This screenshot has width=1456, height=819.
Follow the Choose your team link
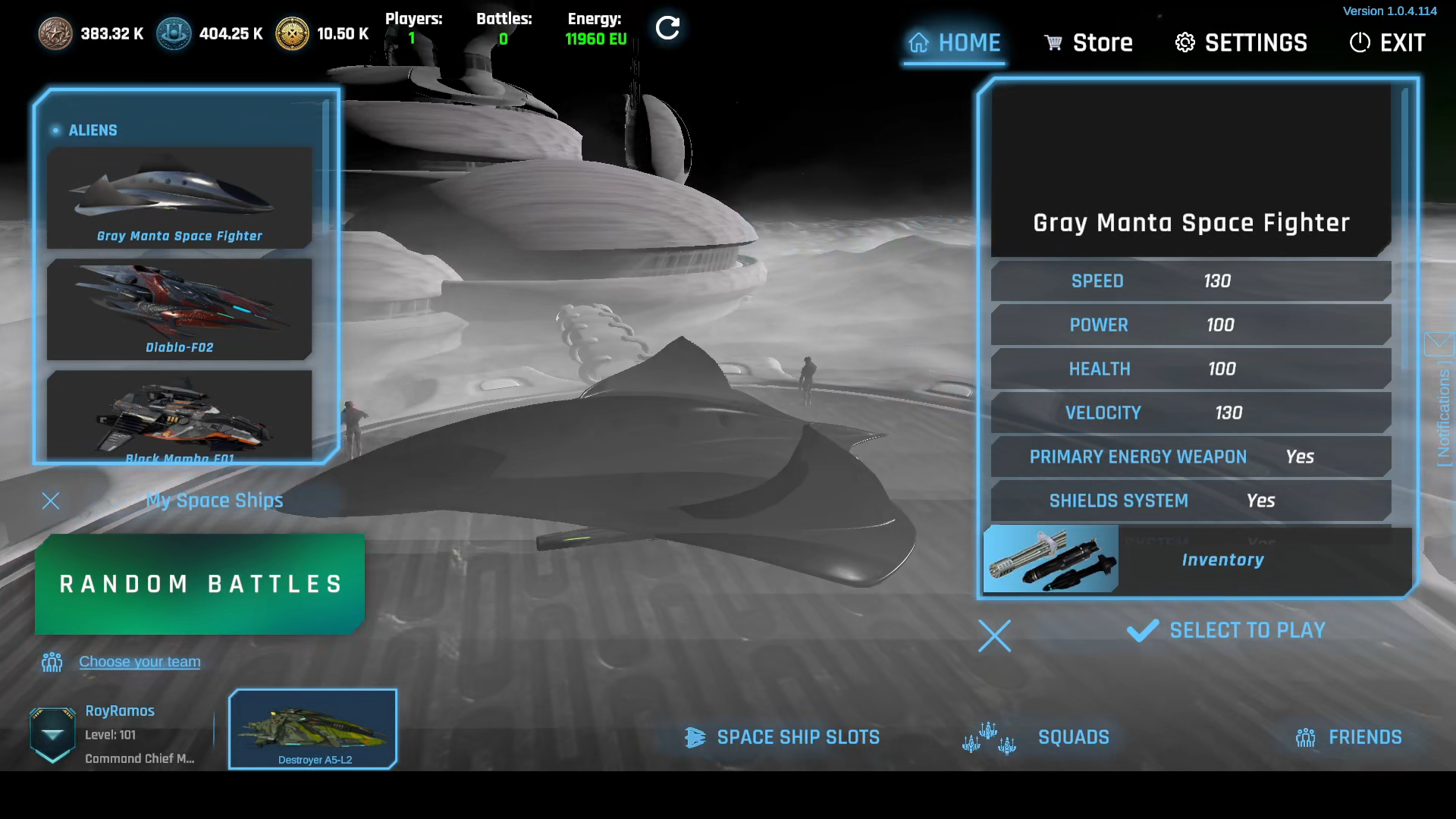(x=140, y=662)
